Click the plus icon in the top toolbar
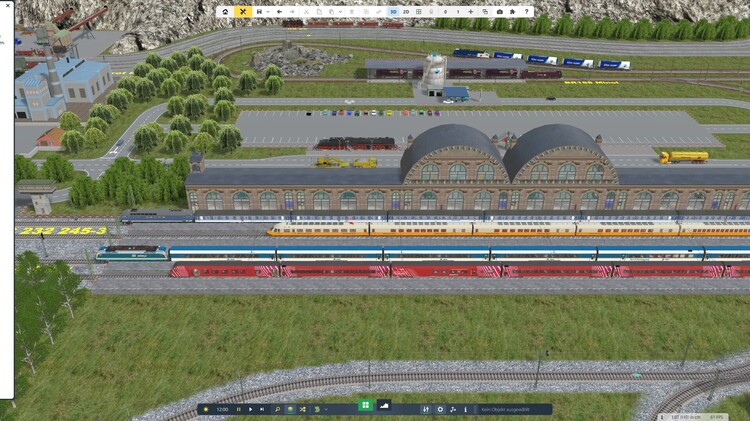The height and width of the screenshot is (421, 750). pyautogui.click(x=471, y=12)
